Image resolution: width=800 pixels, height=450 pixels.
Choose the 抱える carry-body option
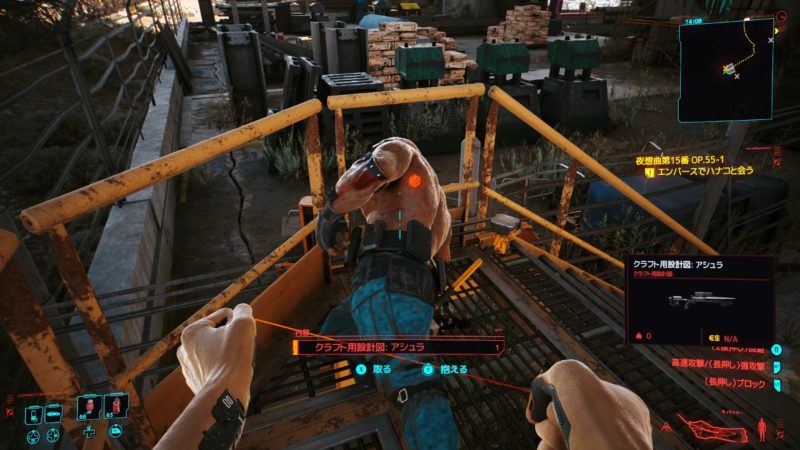(447, 368)
